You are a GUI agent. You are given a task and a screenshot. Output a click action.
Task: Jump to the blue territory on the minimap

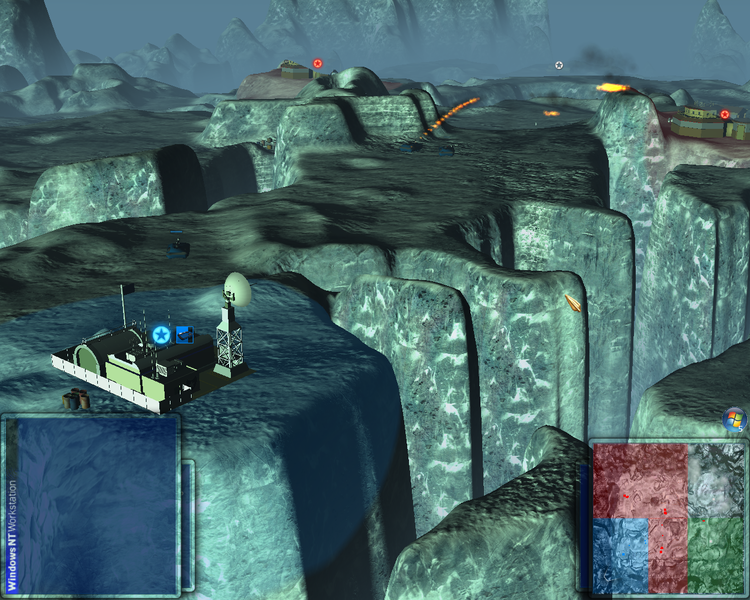(620, 555)
